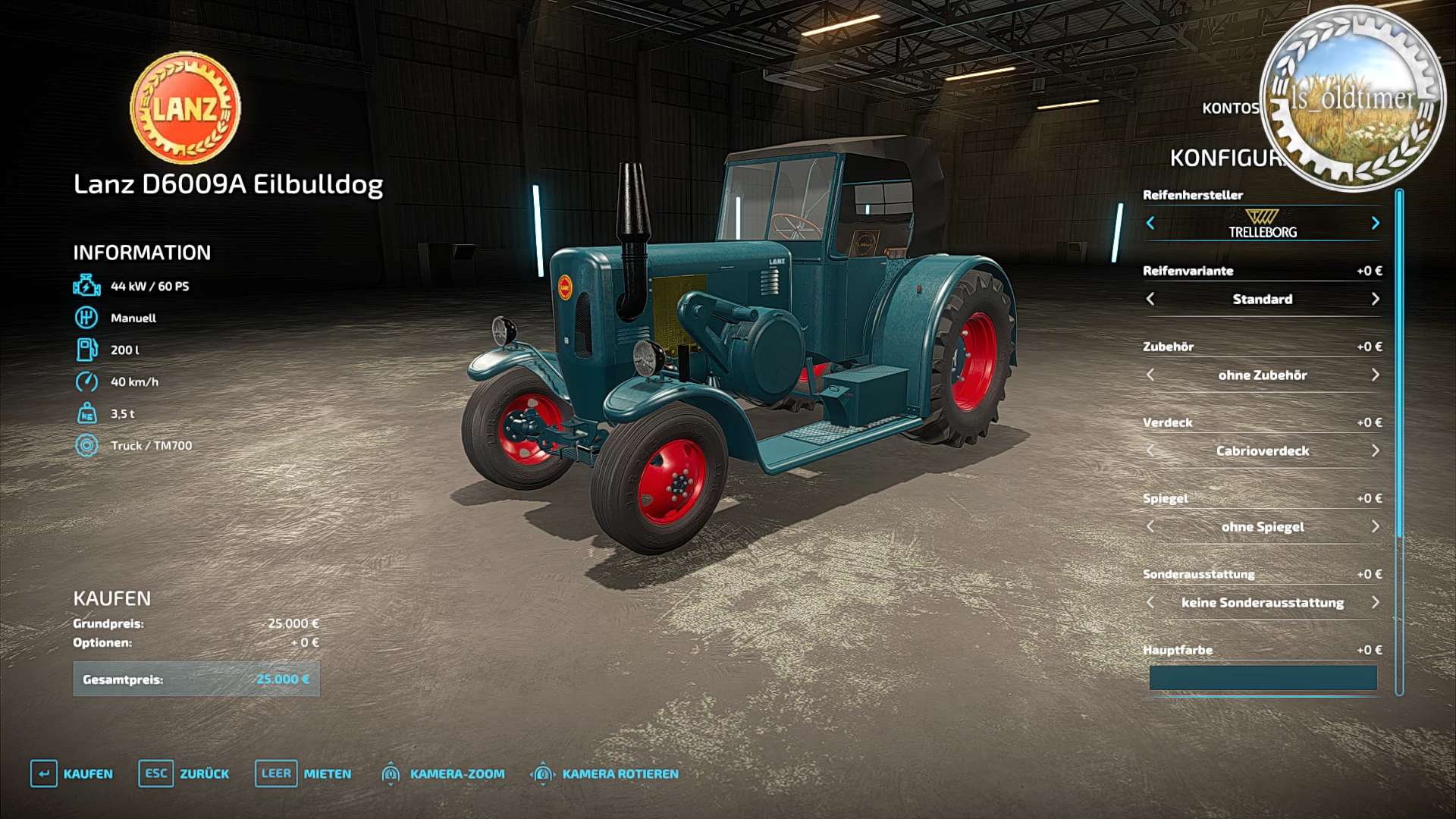Switch Reifenvariante to the next option

pyautogui.click(x=1375, y=299)
